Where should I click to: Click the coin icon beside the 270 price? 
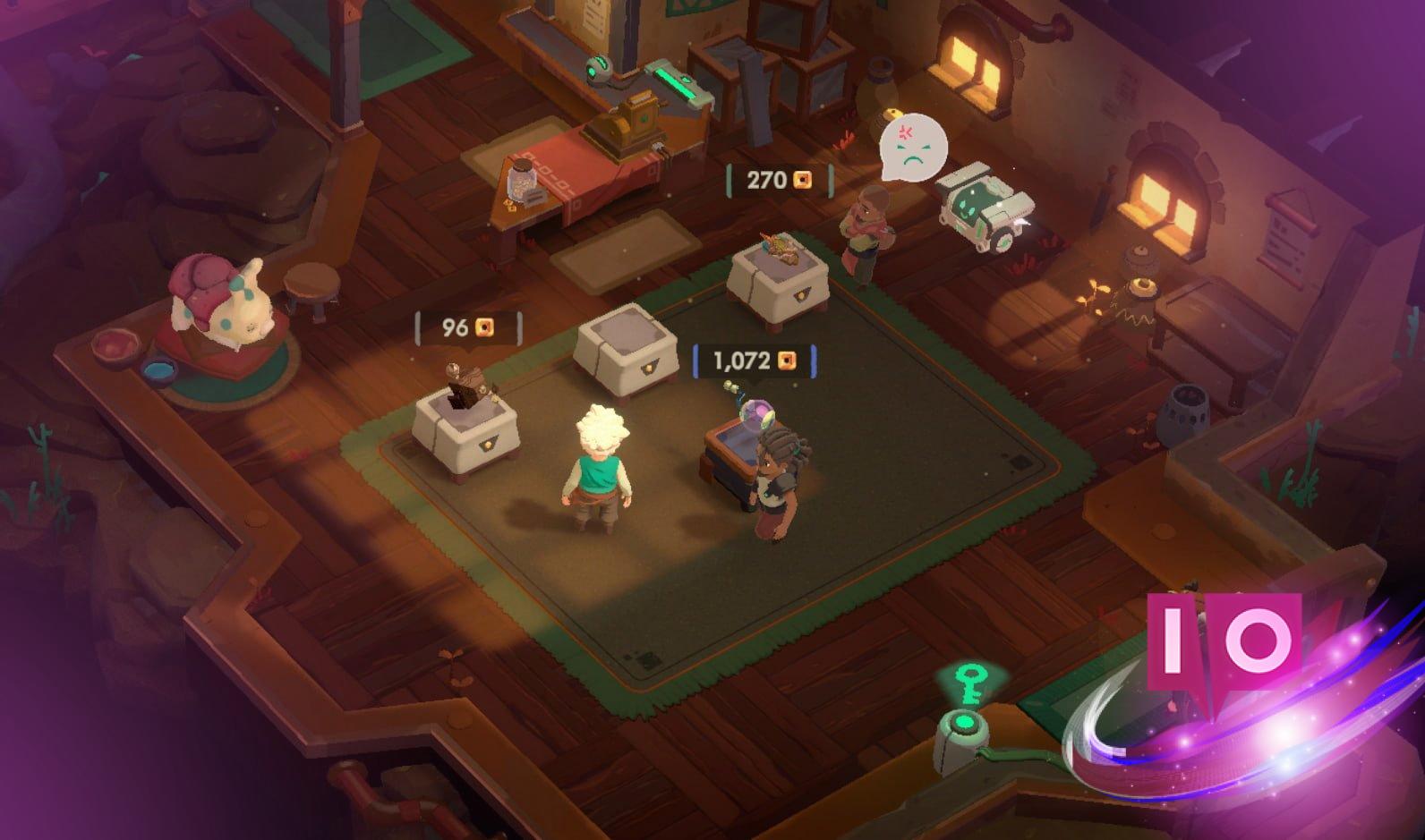tap(803, 180)
